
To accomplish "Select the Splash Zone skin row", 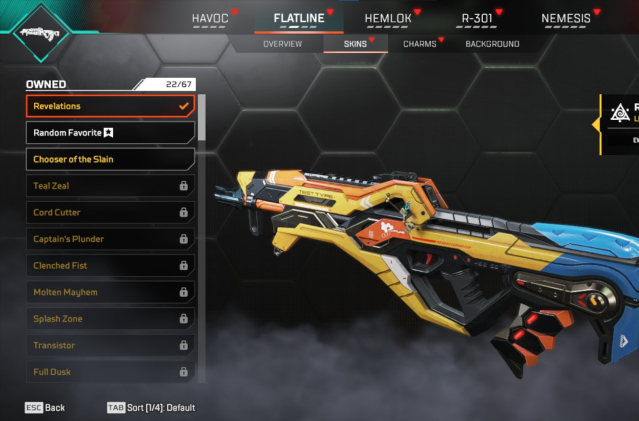I will pos(110,319).
